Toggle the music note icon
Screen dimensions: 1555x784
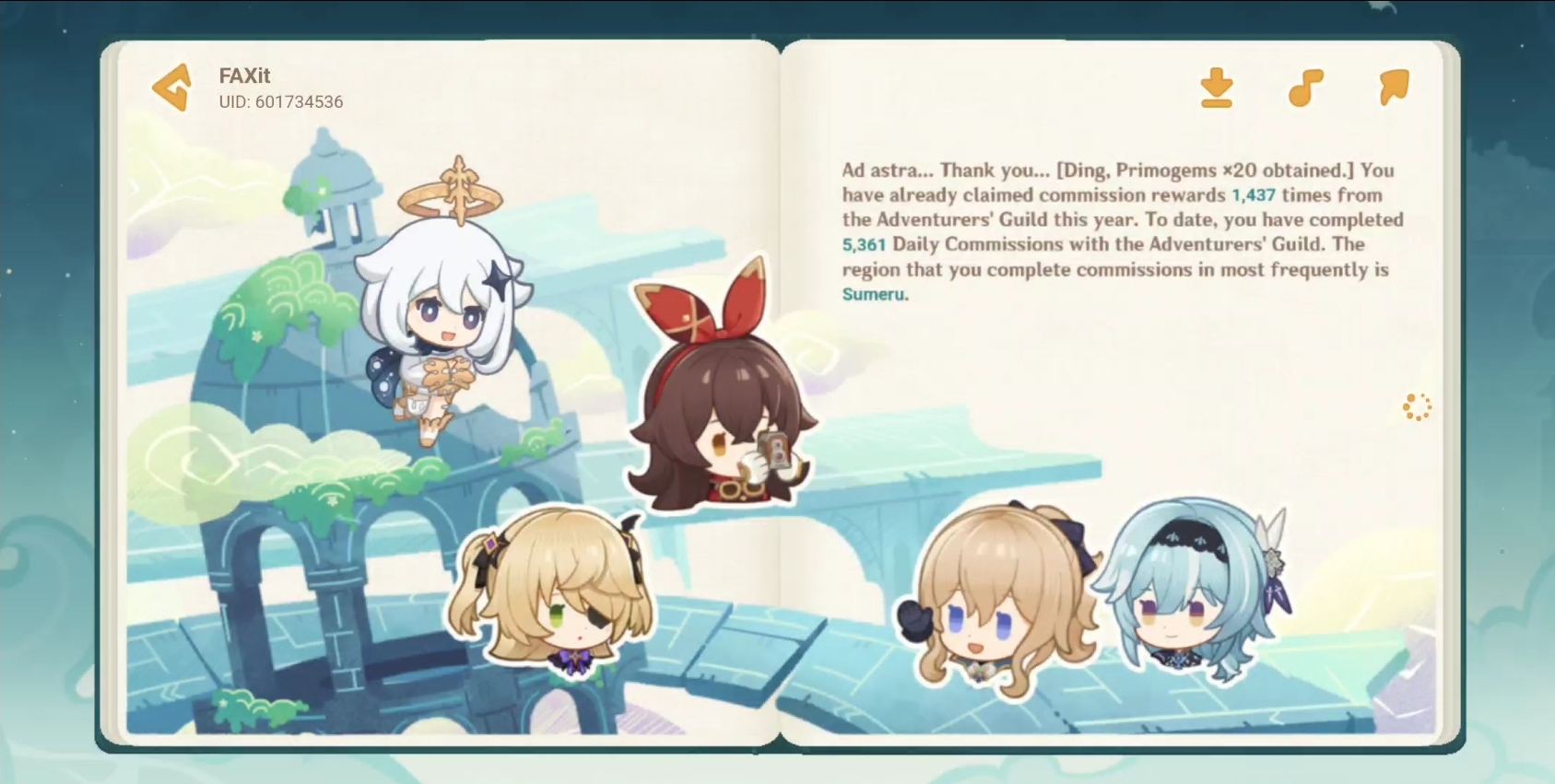click(x=1304, y=88)
